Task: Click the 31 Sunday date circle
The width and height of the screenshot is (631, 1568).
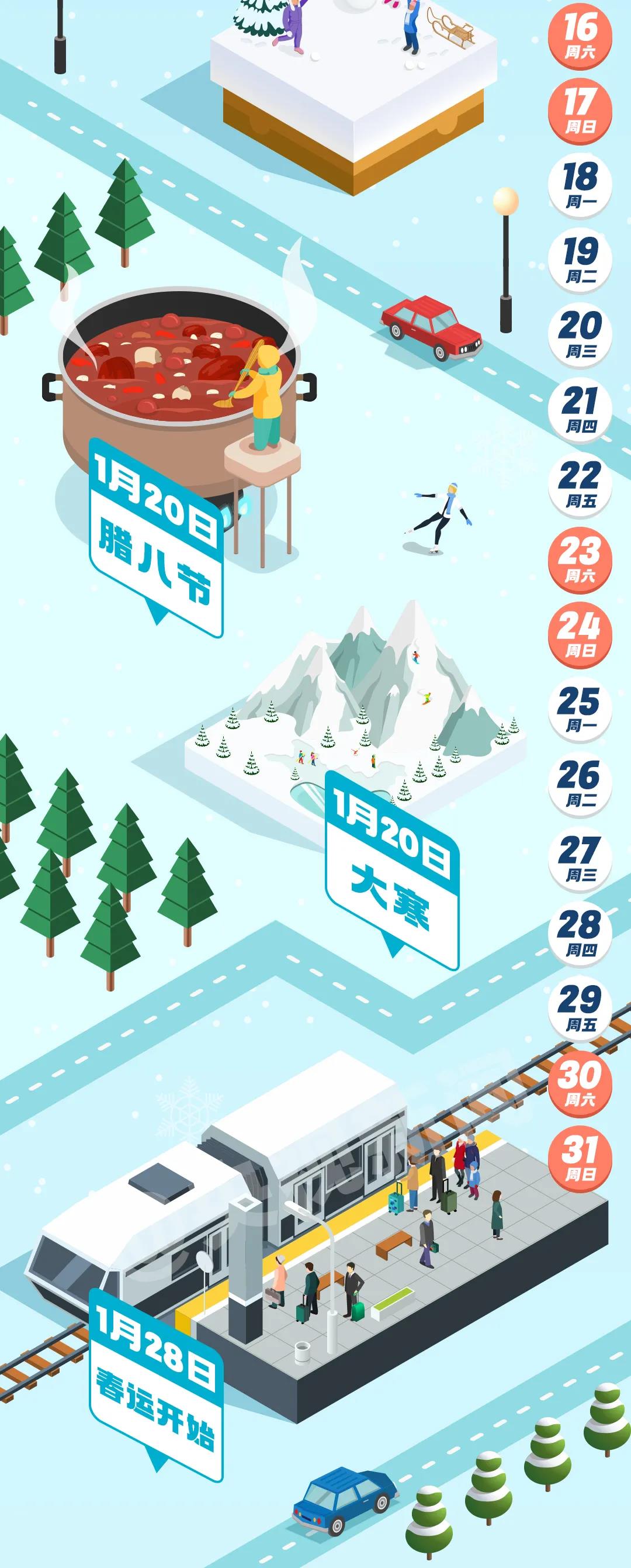Action: (580, 1159)
